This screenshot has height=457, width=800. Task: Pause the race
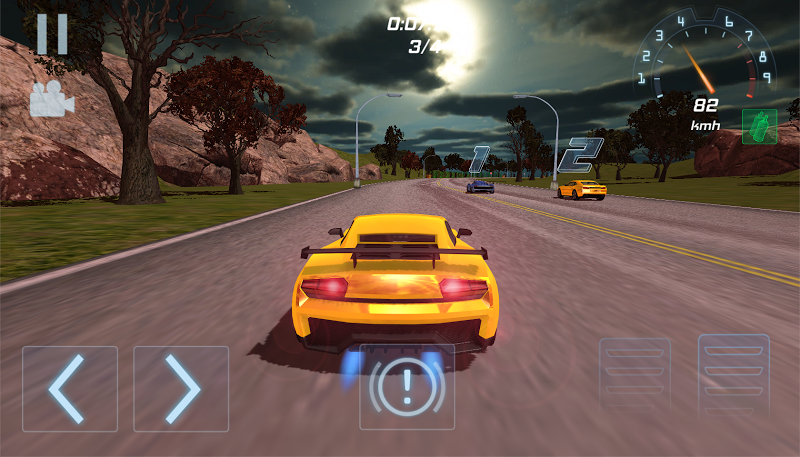click(x=52, y=34)
